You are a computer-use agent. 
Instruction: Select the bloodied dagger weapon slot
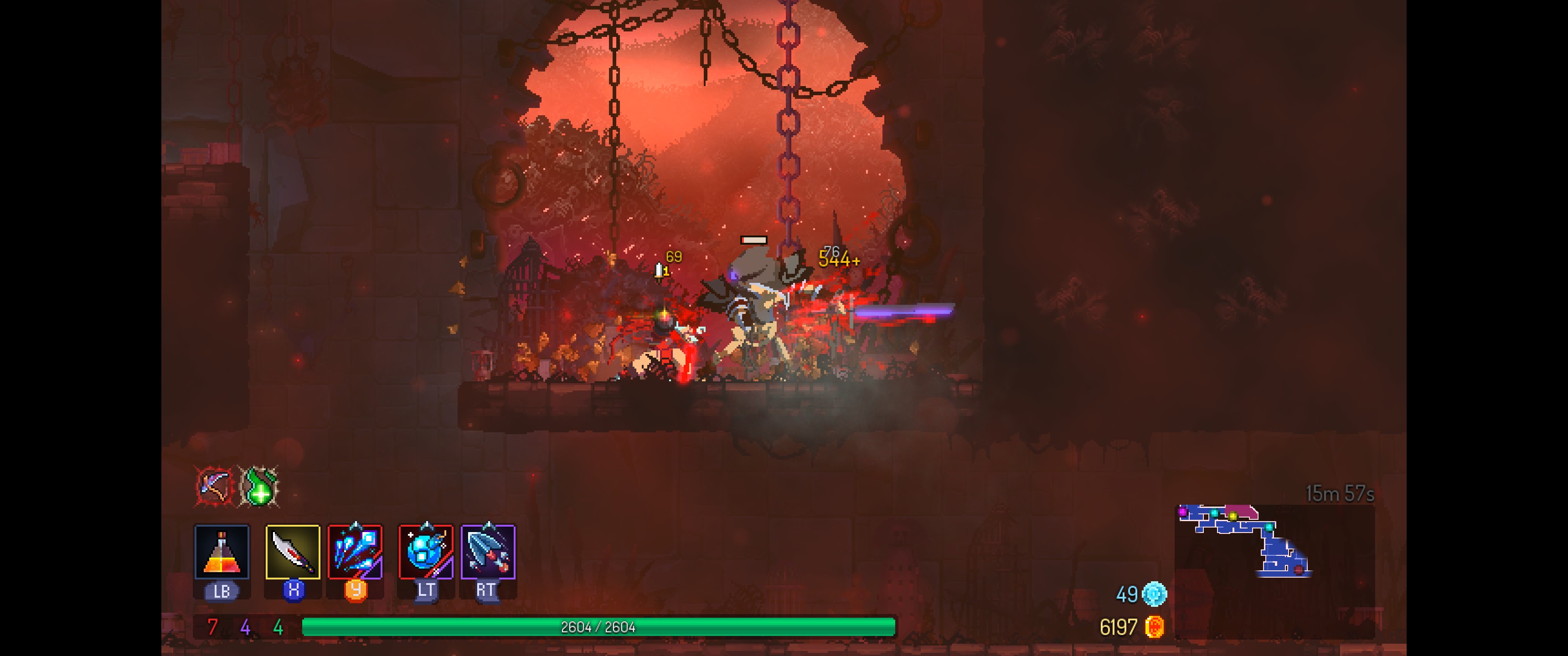pyautogui.click(x=293, y=551)
